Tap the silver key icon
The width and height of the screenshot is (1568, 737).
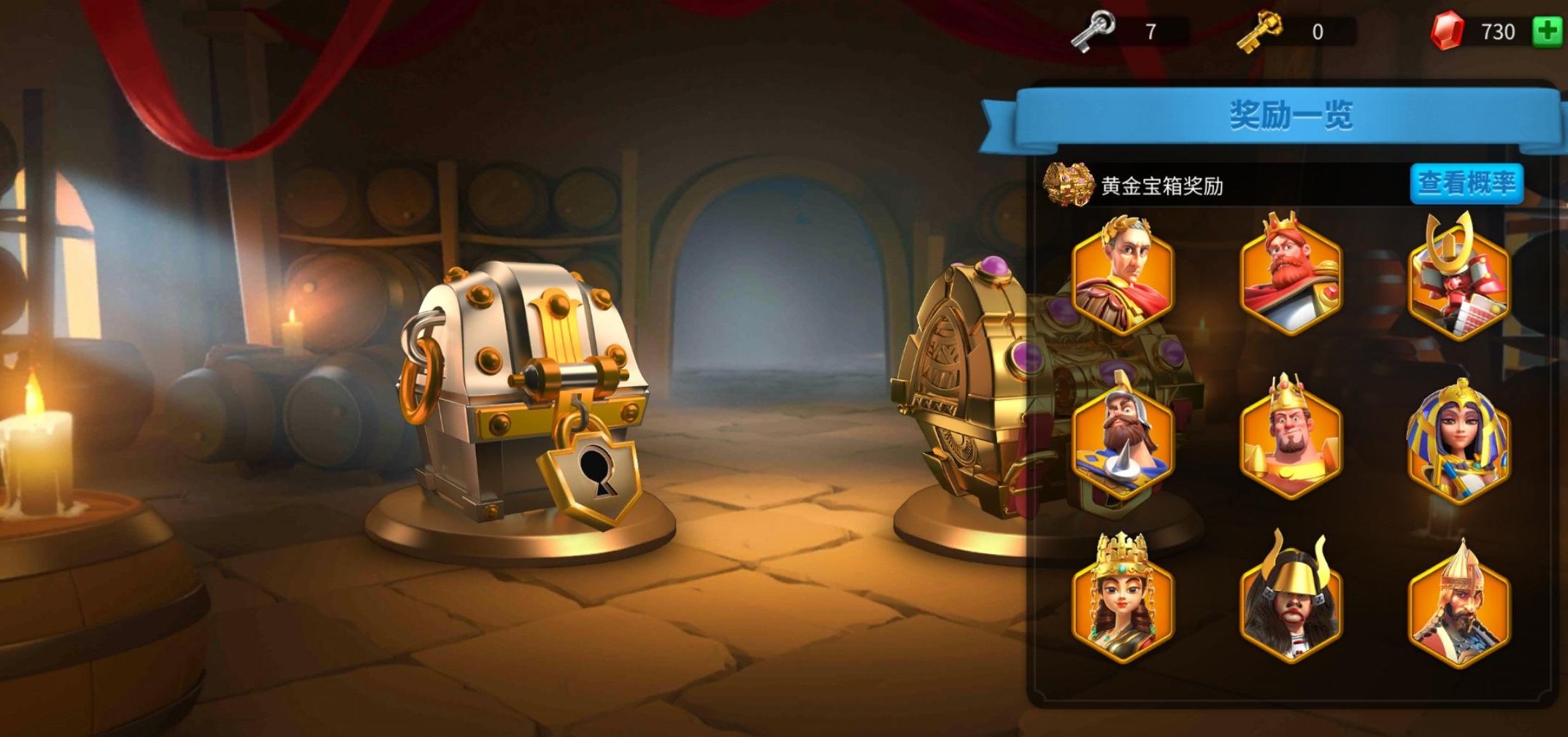[1093, 31]
